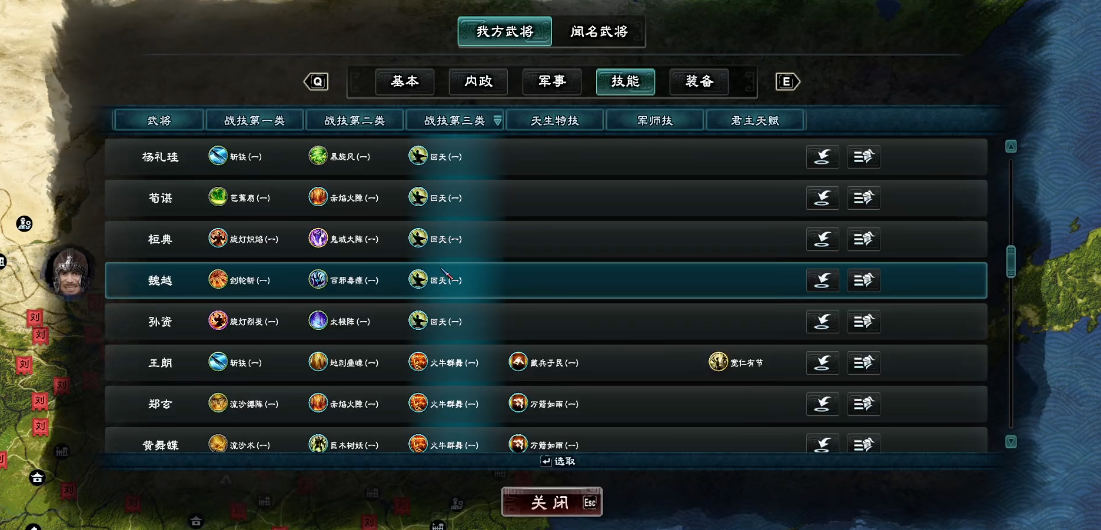Click 郑玄's 万箭如雨 innate skill icon
Image resolution: width=1101 pixels, height=530 pixels.
tap(518, 403)
